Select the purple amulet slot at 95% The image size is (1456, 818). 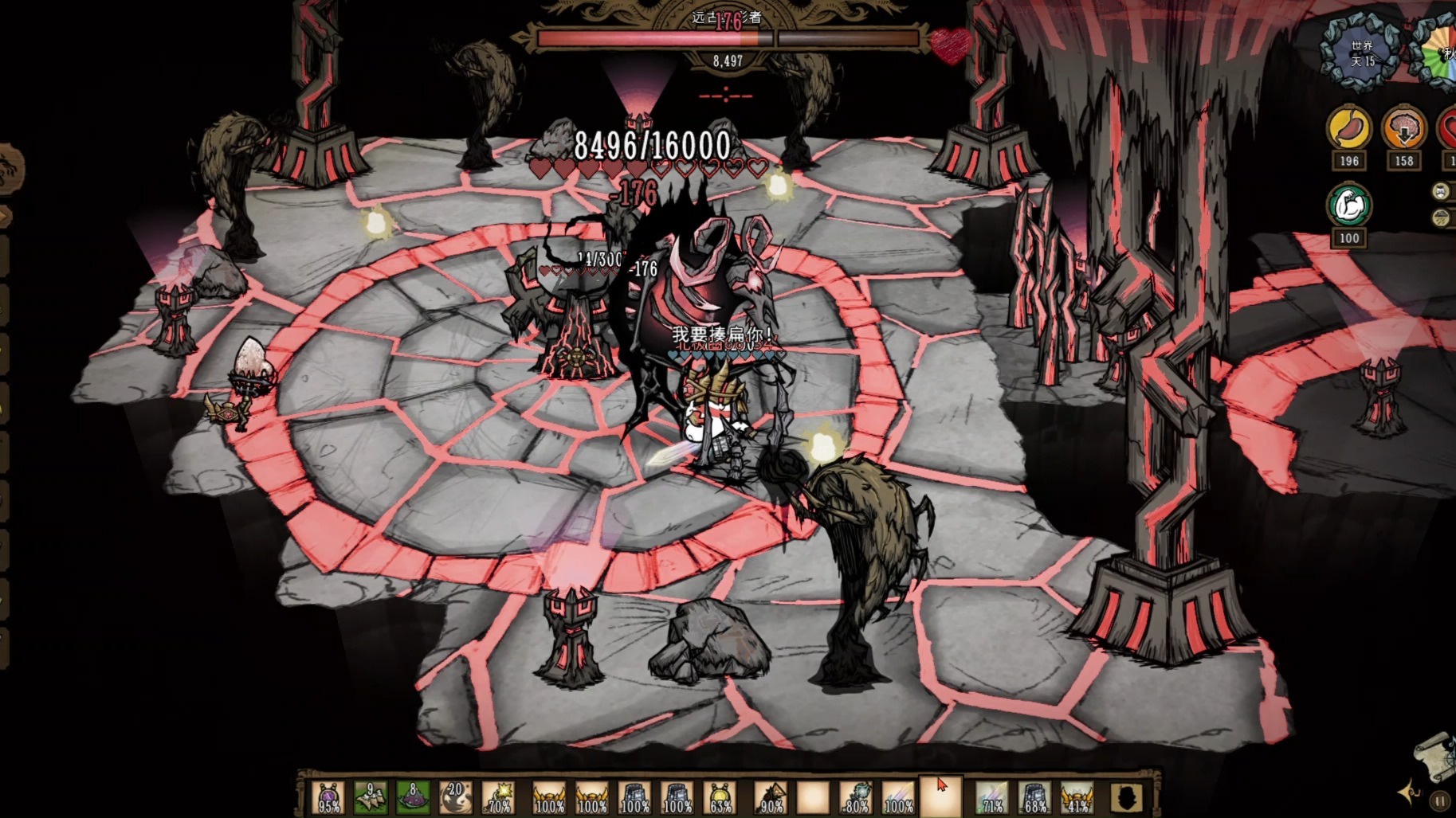click(x=328, y=797)
